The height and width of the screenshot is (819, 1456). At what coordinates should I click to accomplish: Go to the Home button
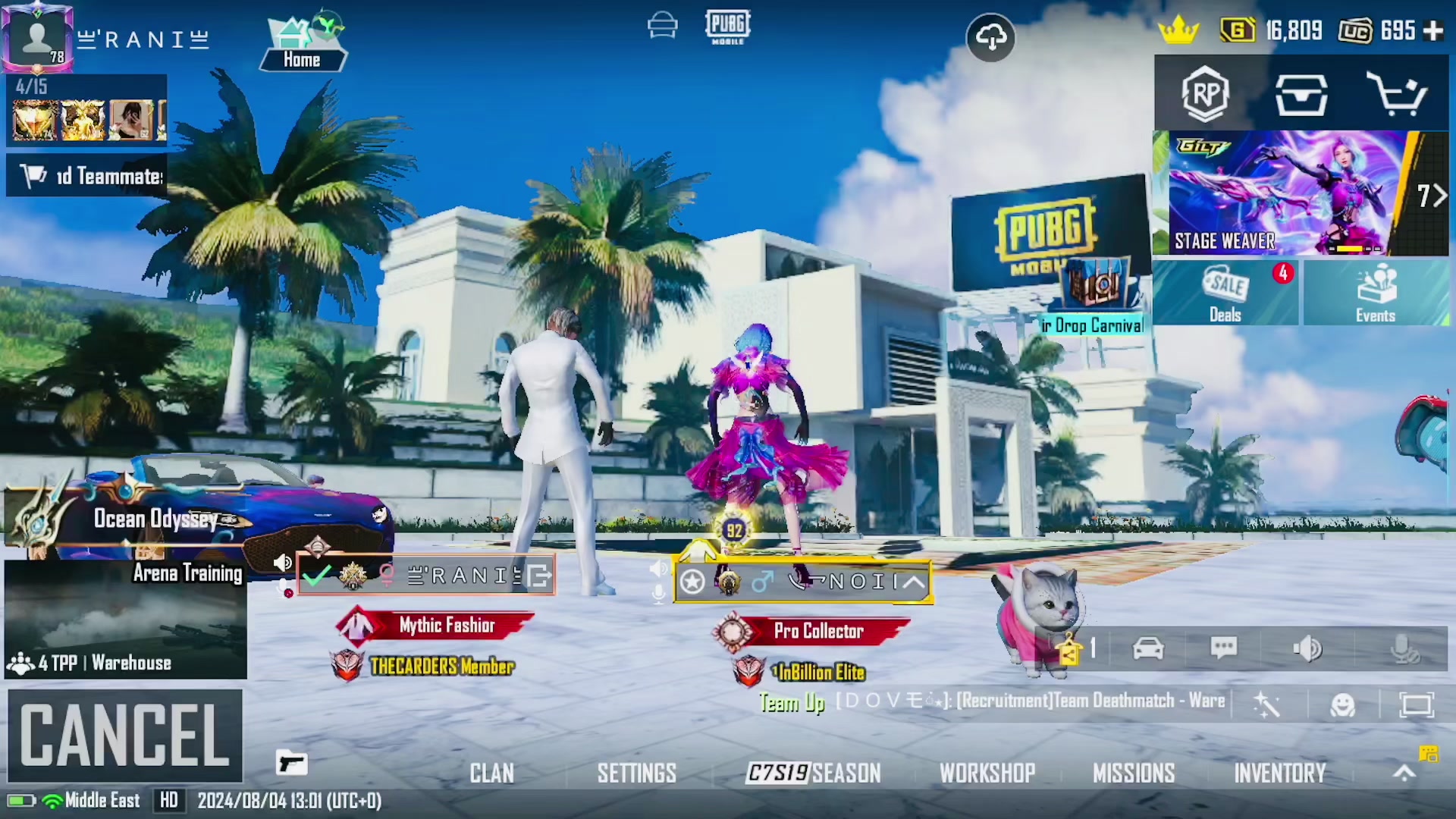point(303,45)
